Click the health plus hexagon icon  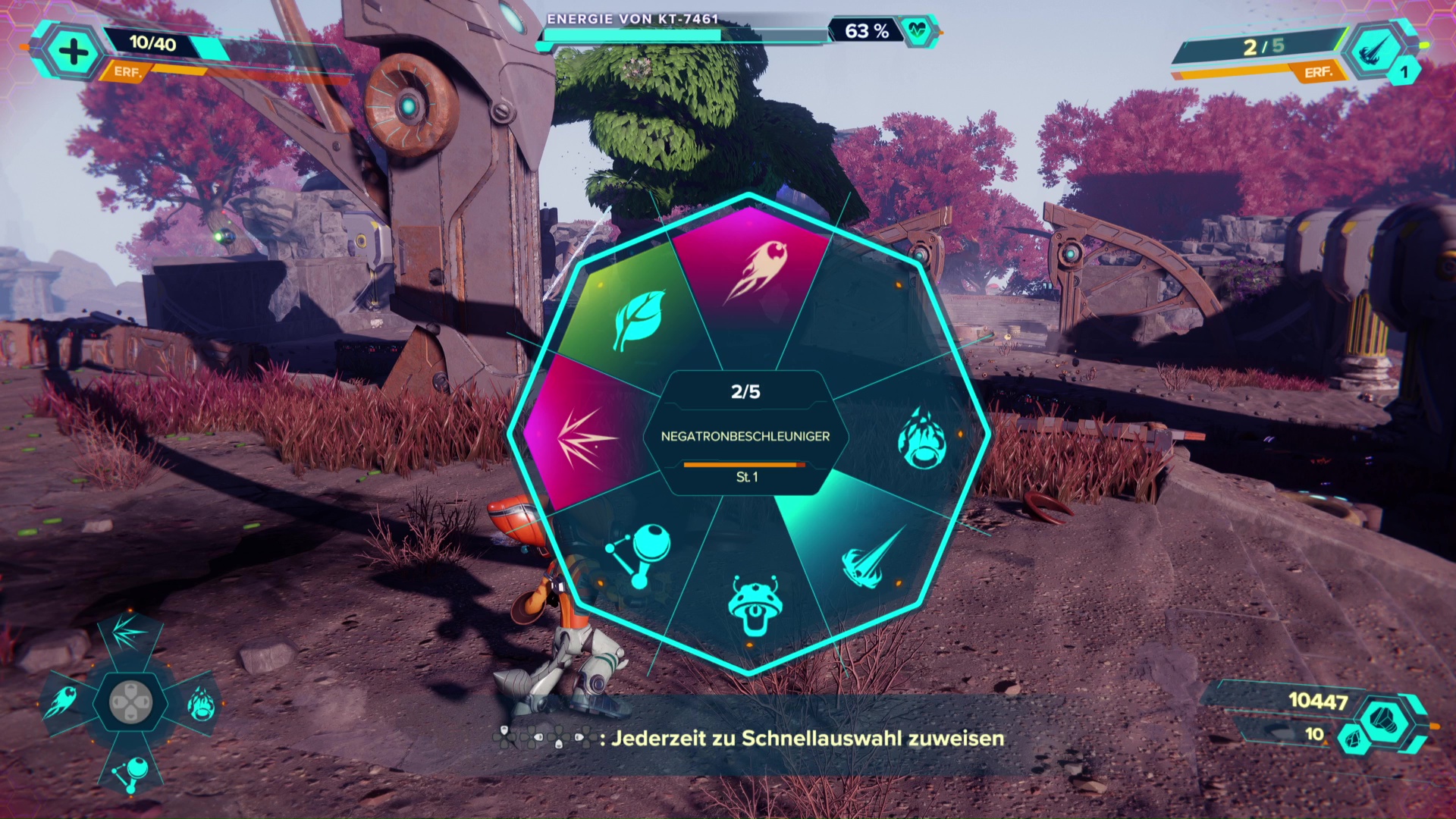pyautogui.click(x=74, y=52)
